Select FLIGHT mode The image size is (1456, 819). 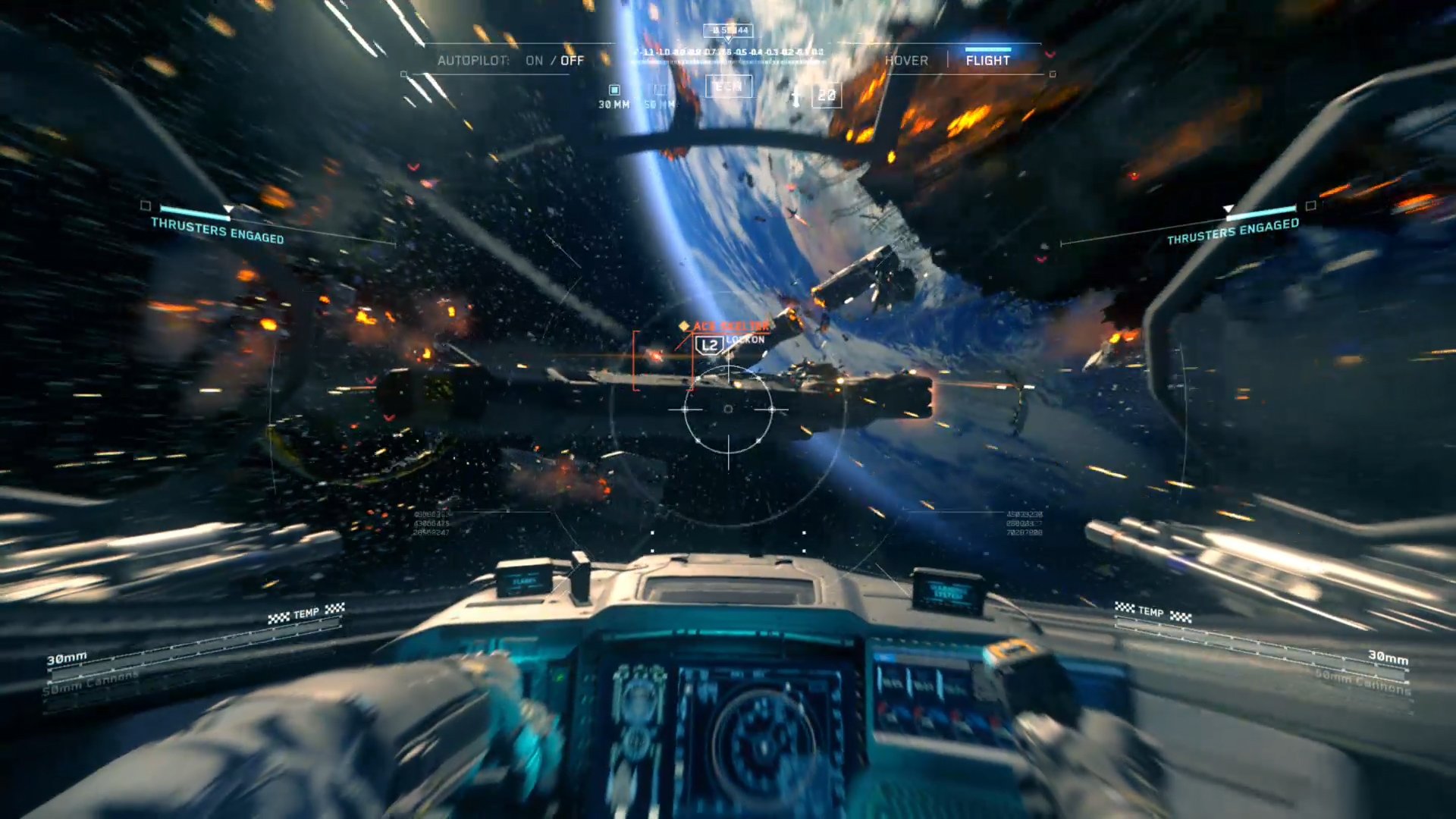[x=987, y=61]
